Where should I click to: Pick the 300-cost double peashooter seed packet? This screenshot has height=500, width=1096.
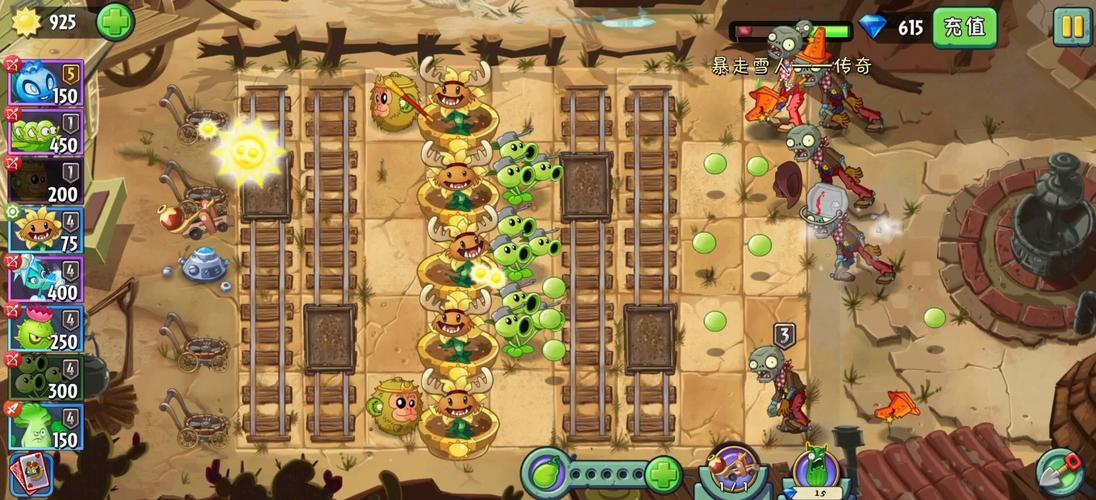tap(45, 376)
